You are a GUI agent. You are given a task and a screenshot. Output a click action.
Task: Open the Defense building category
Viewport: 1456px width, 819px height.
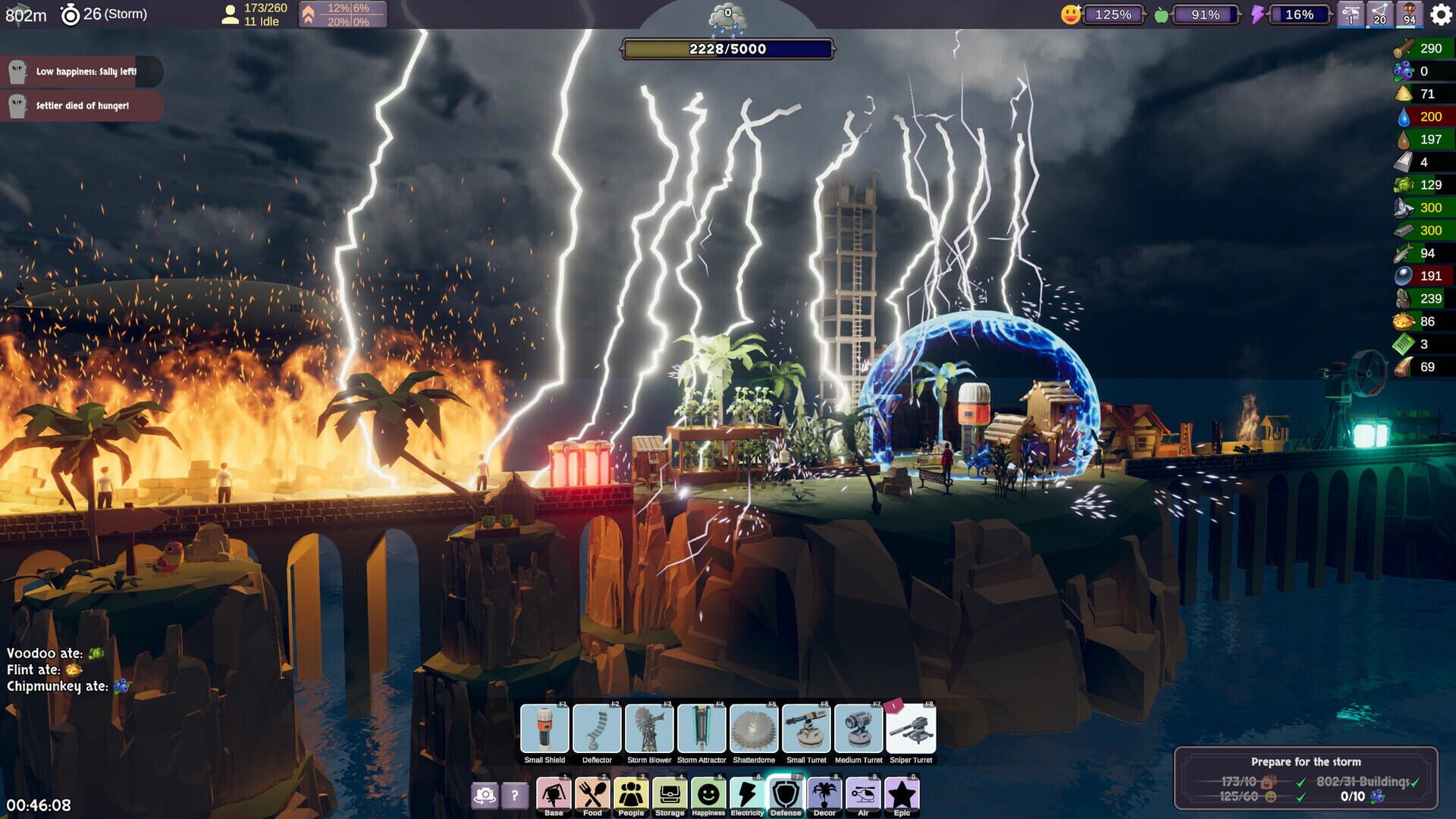[x=786, y=793]
